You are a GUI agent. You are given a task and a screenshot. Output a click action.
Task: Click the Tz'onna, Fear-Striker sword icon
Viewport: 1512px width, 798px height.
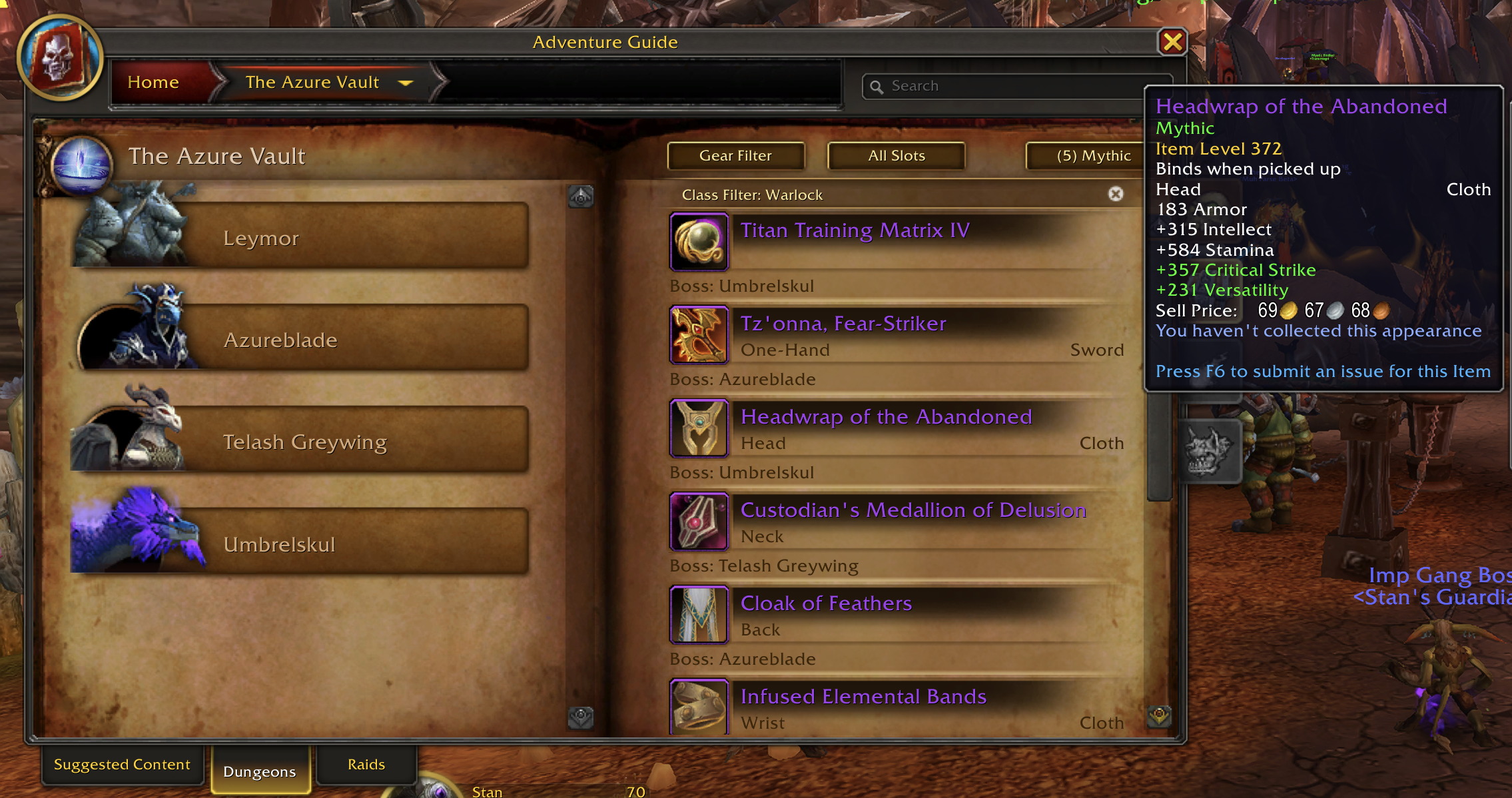699,335
